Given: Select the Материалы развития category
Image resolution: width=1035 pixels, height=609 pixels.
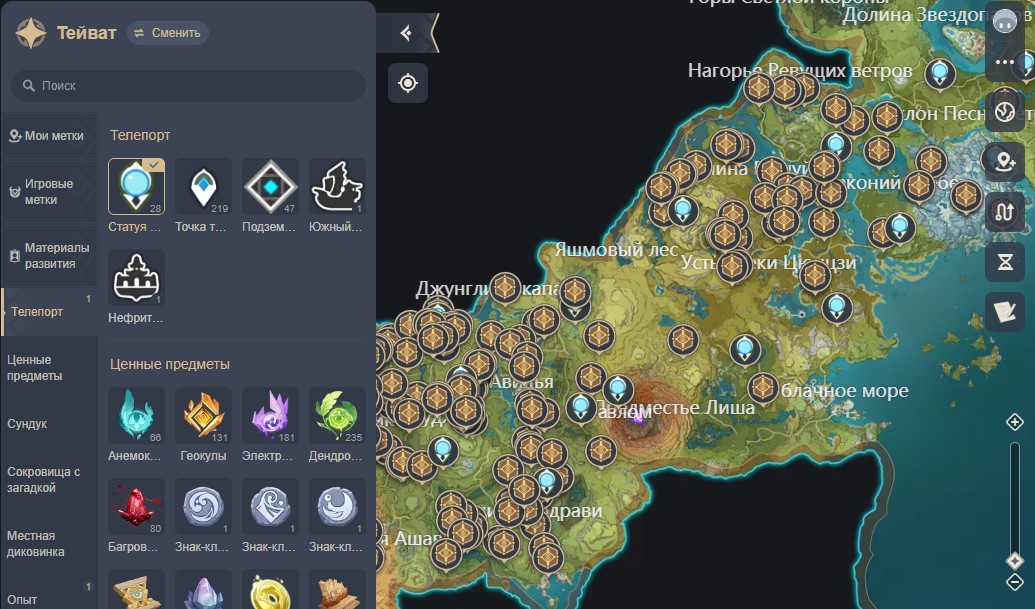Looking at the screenshot, I should [50, 256].
